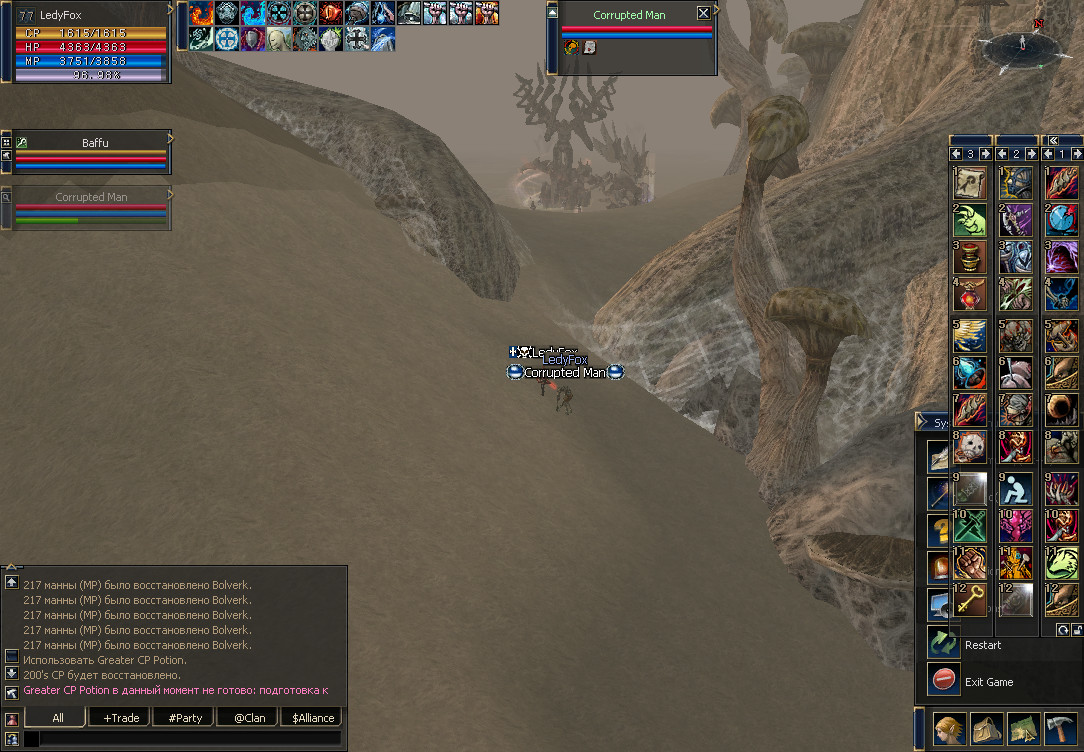Choose Exit Game from the system menu
Viewport: 1084px width, 752px height.
[x=988, y=682]
